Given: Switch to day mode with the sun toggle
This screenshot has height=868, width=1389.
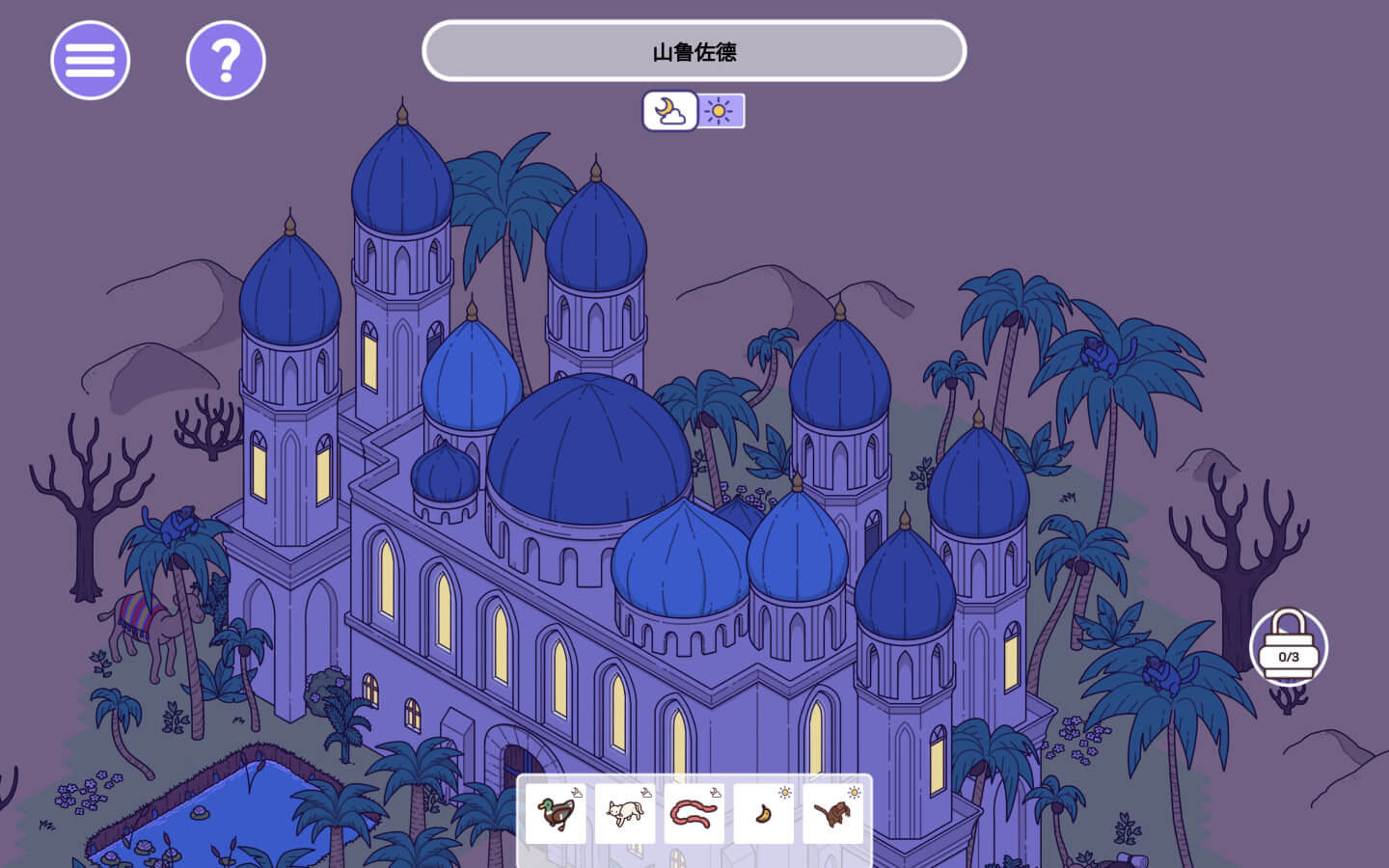Looking at the screenshot, I should [720, 111].
